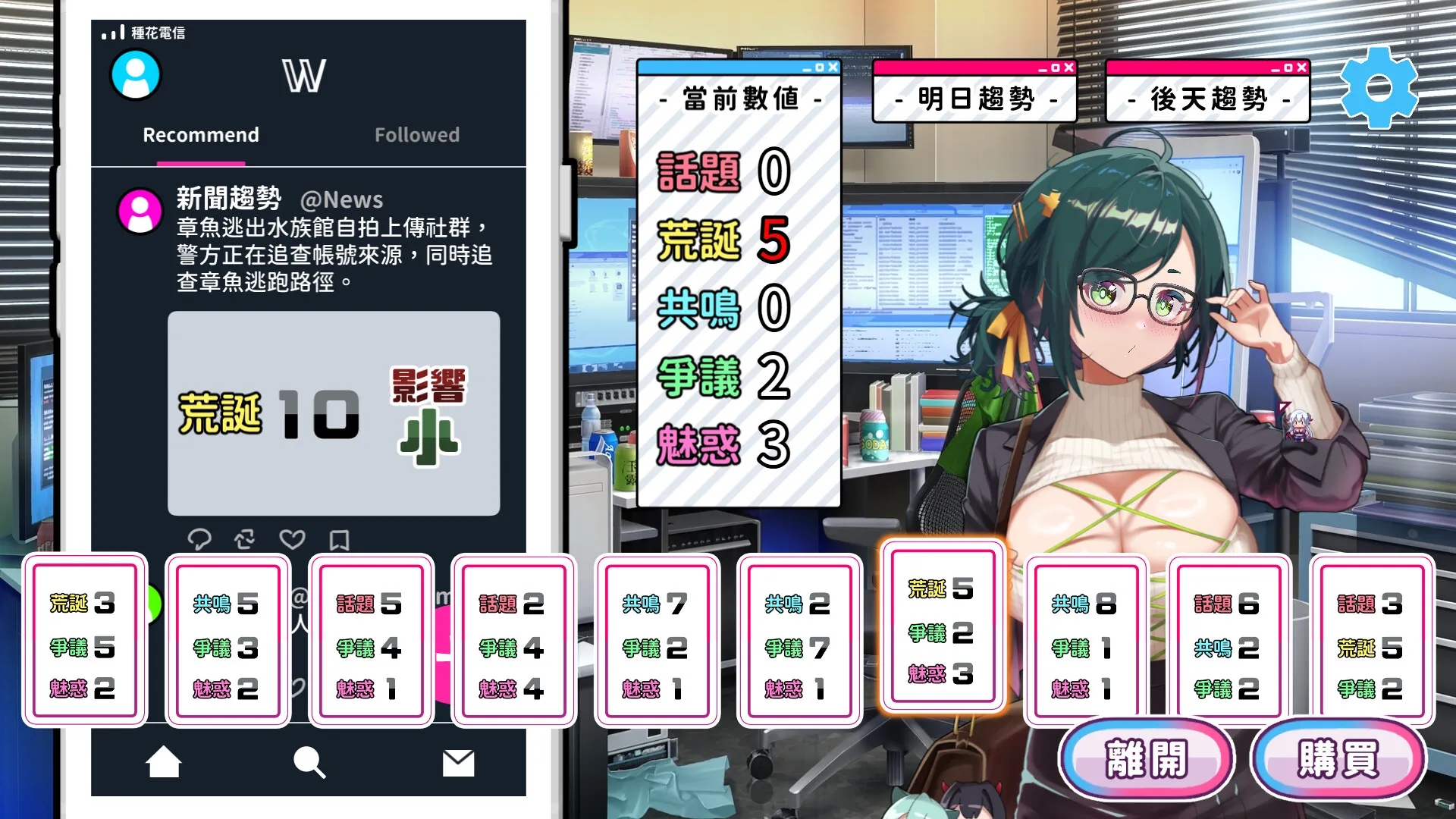Open the settings gear icon

pyautogui.click(x=1379, y=86)
